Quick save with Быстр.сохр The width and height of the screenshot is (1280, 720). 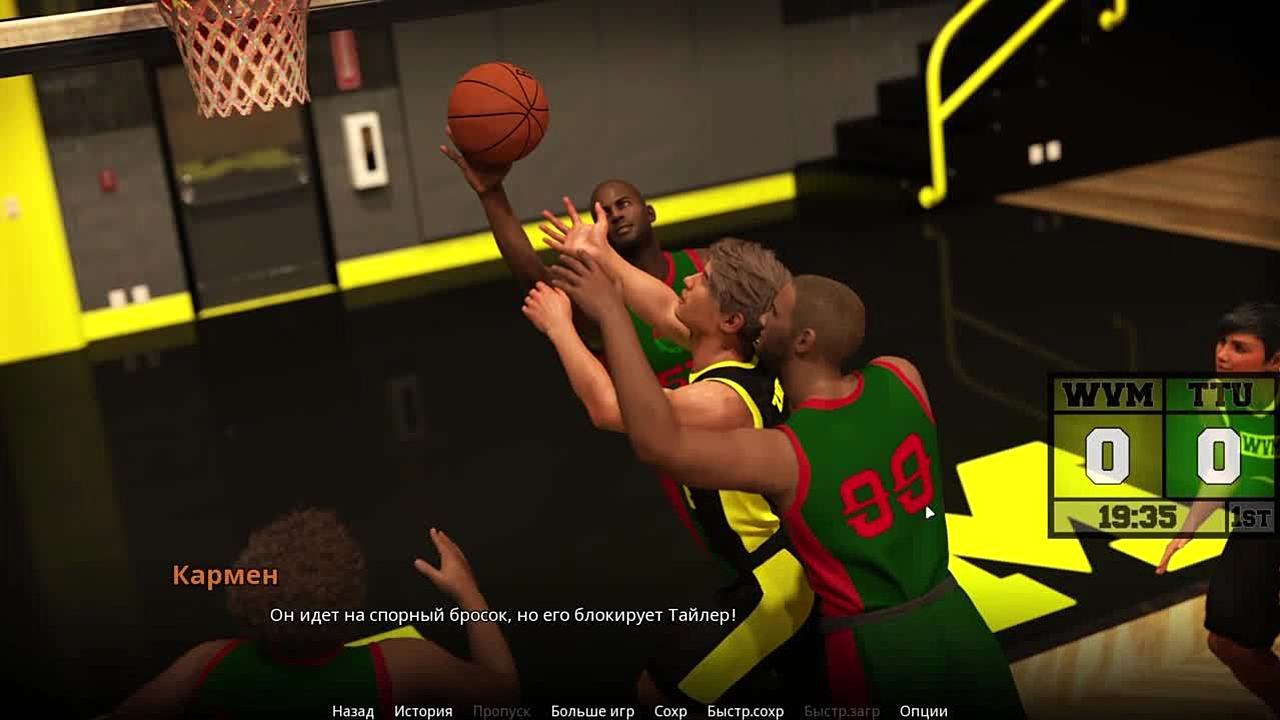745,711
